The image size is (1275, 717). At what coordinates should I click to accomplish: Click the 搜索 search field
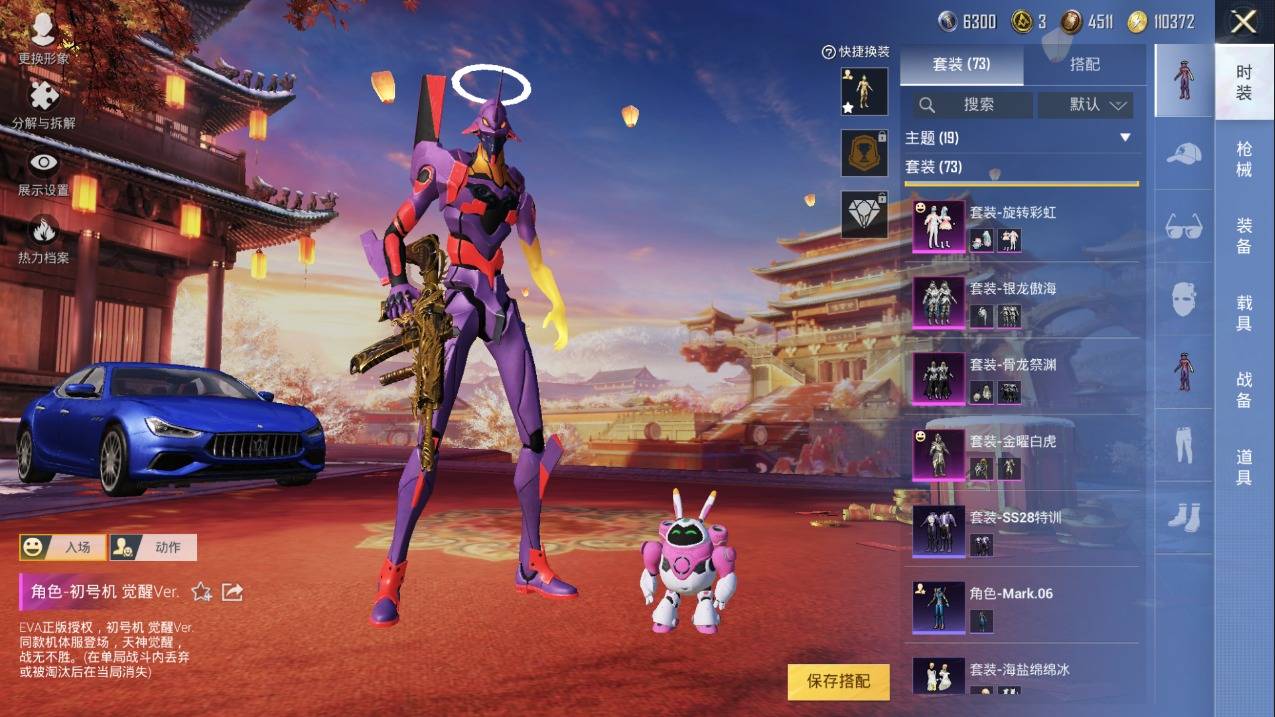[x=969, y=104]
